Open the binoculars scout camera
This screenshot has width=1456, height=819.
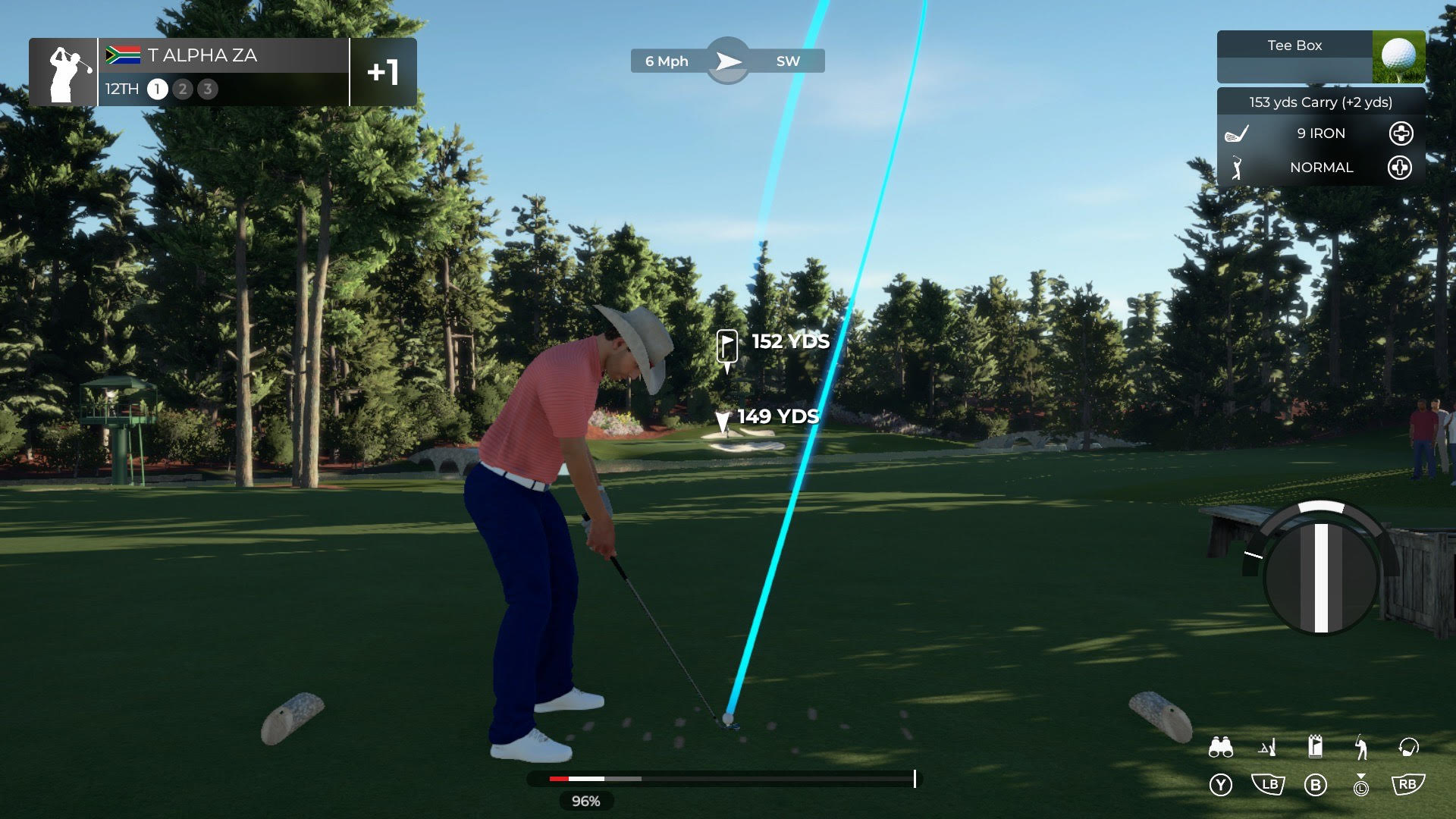(x=1220, y=748)
